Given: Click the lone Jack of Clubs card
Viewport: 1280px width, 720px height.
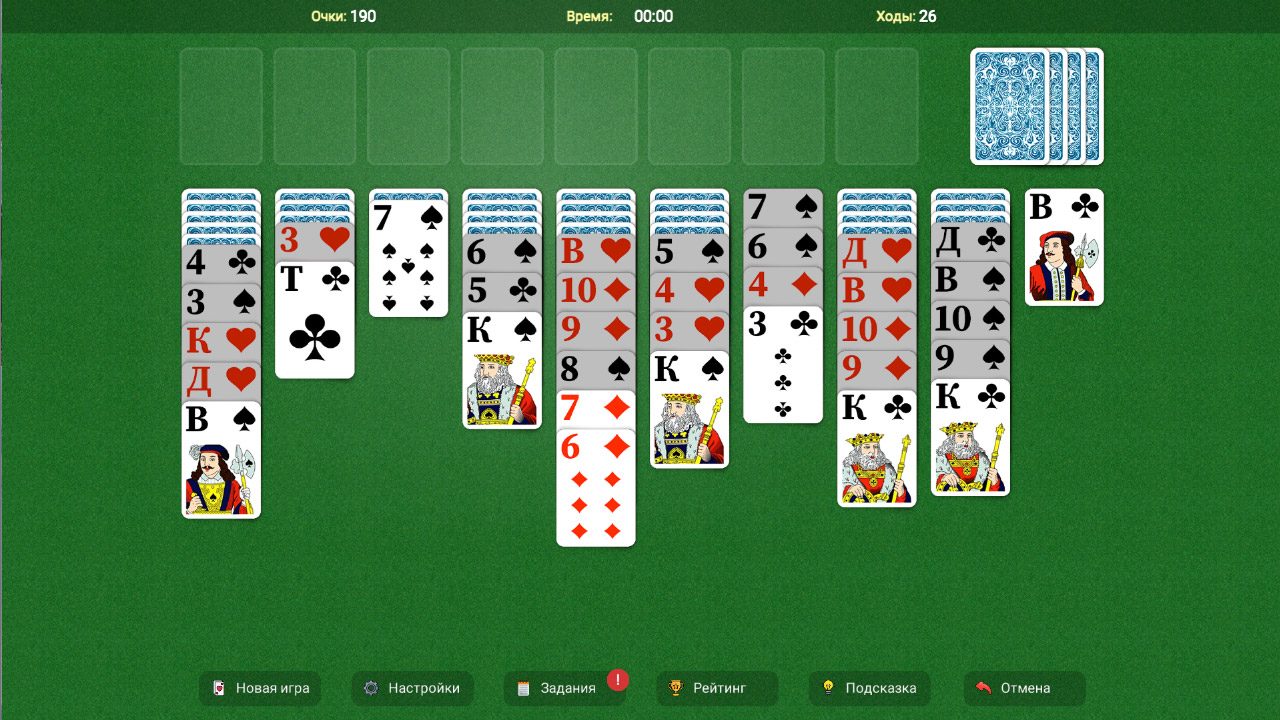Looking at the screenshot, I should coord(1064,248).
